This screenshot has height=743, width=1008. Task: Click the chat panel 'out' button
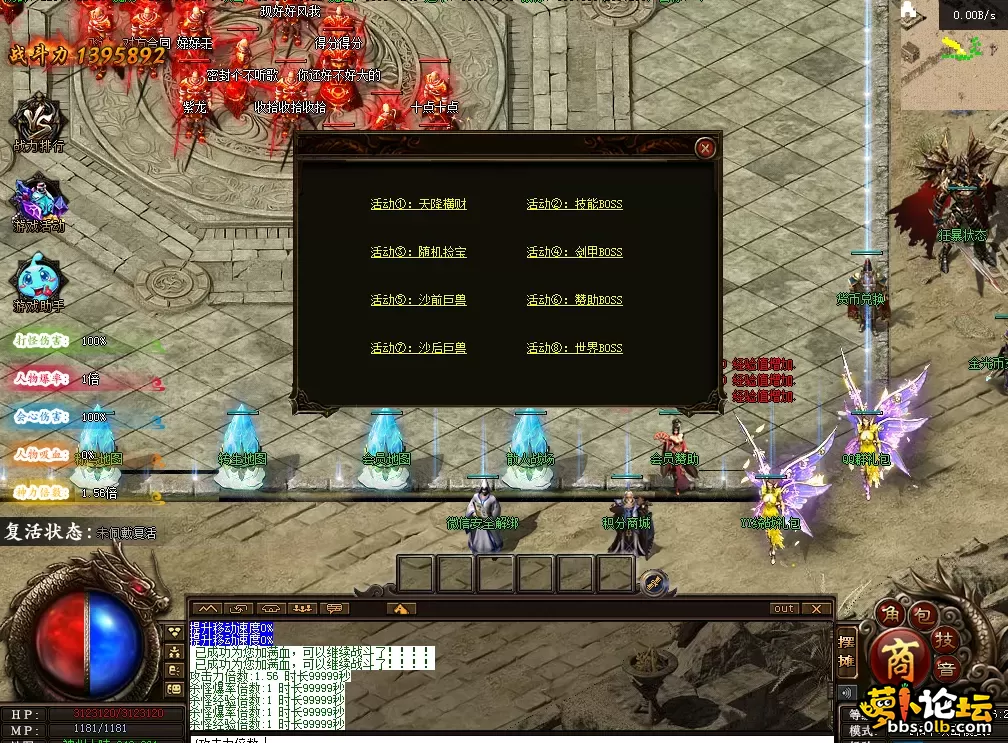[x=785, y=608]
